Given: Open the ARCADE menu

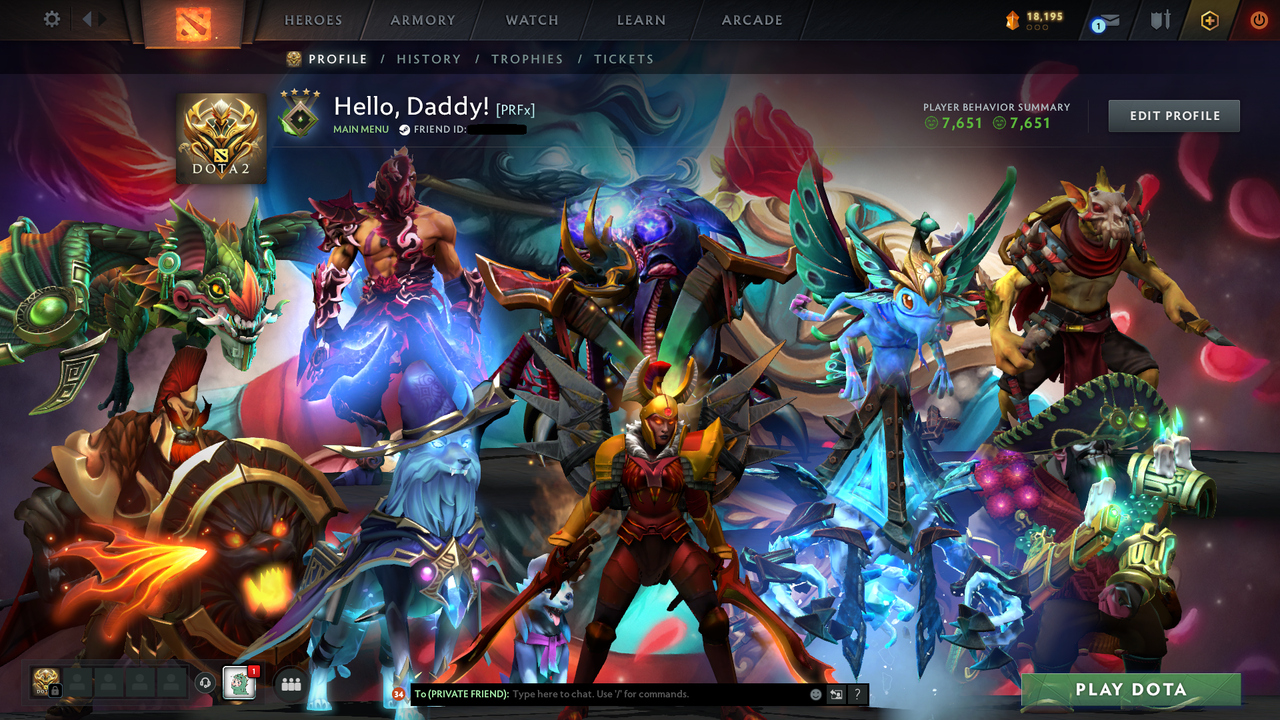Looking at the screenshot, I should (x=751, y=19).
